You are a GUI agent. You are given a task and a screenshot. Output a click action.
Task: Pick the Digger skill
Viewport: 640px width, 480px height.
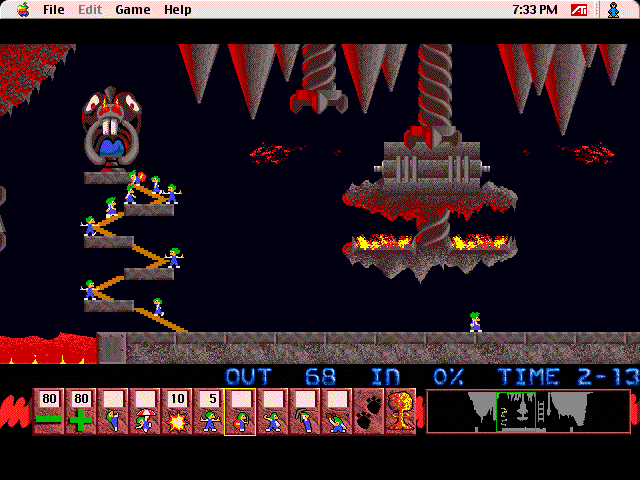tap(337, 412)
